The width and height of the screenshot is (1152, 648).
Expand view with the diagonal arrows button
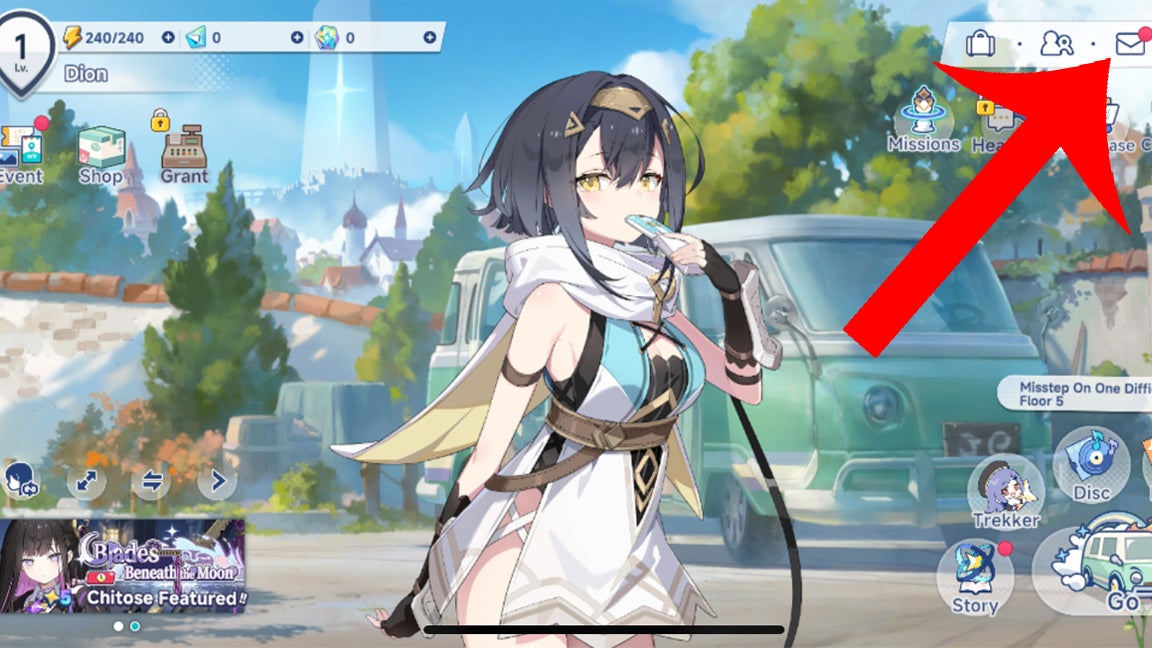tap(86, 482)
